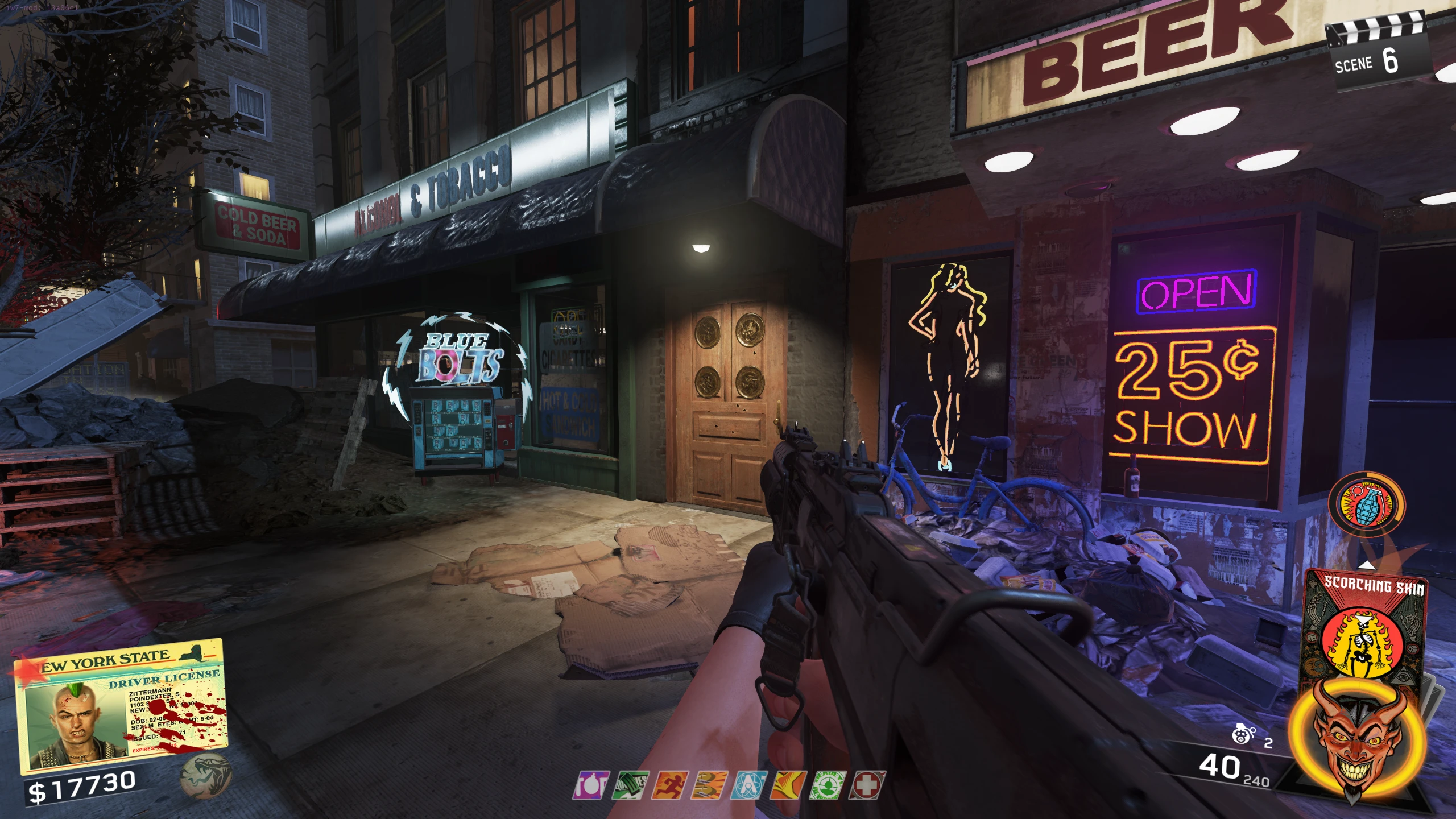Click the green Deadeye Dewdrops perk

tap(829, 785)
